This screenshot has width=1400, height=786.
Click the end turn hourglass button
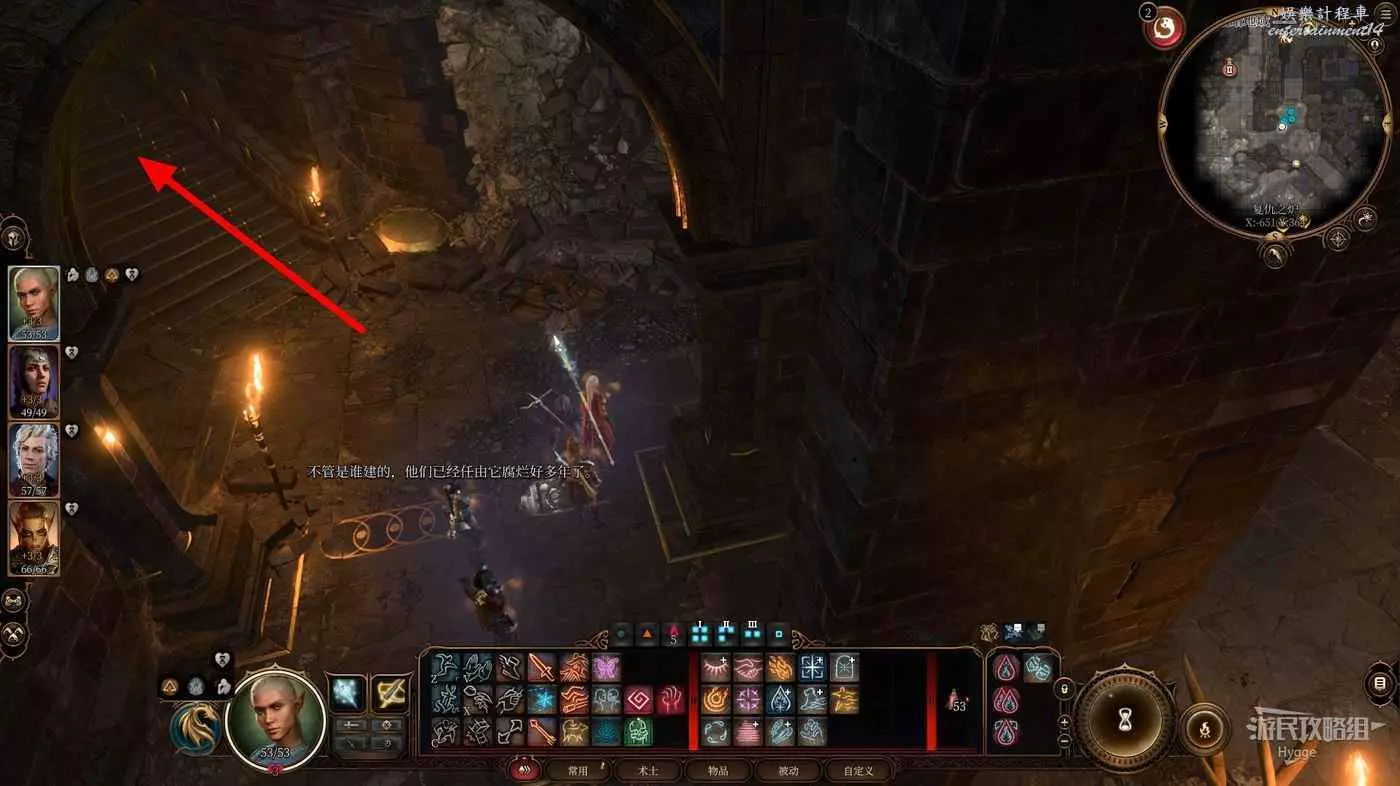[x=1124, y=718]
